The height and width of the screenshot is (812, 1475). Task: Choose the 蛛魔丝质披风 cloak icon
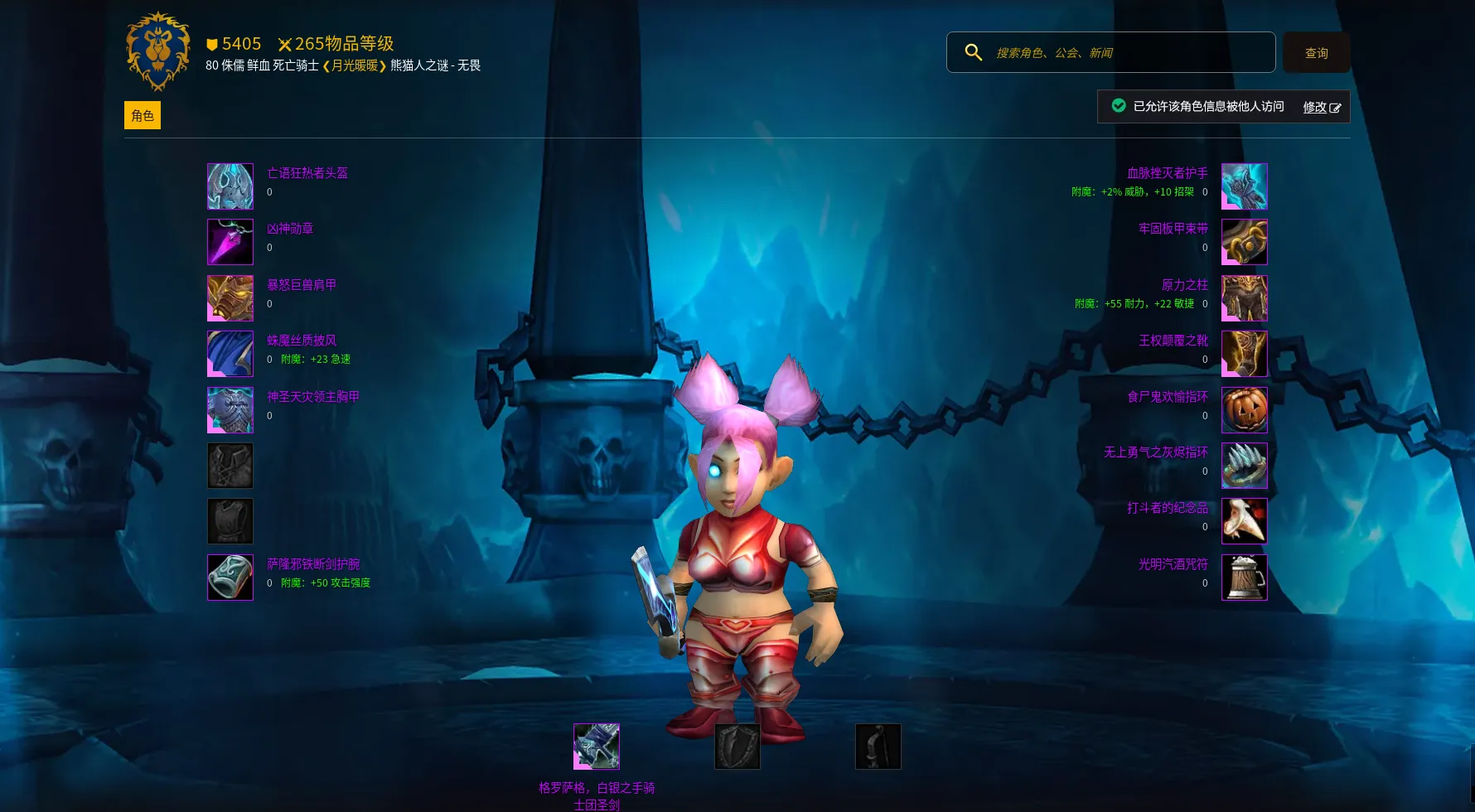click(x=230, y=354)
